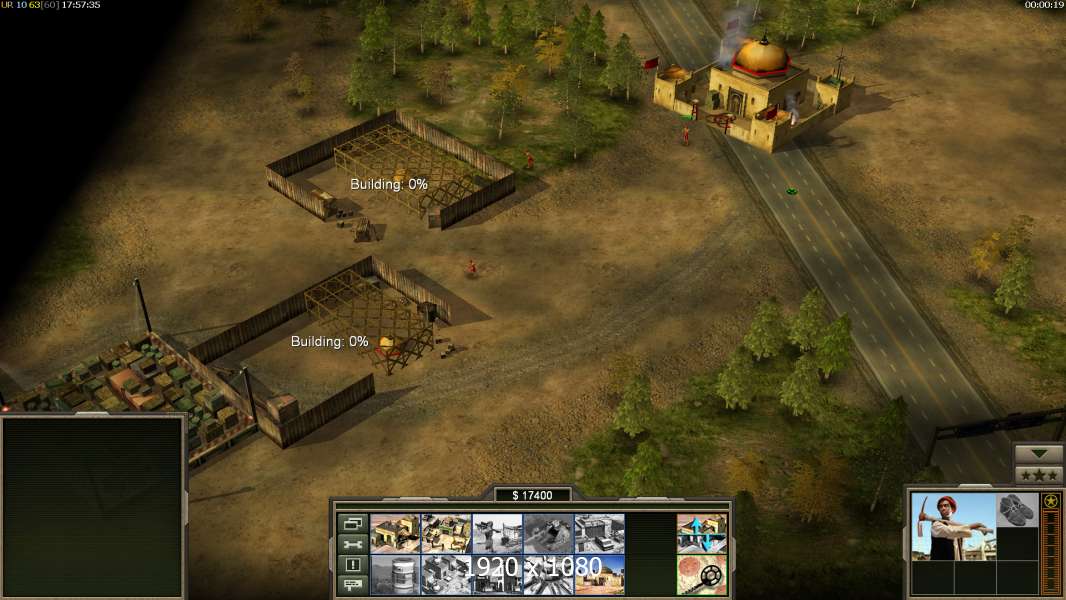This screenshot has width=1066, height=600.
Task: Open the three-star Generals powers button
Action: pos(1038,474)
